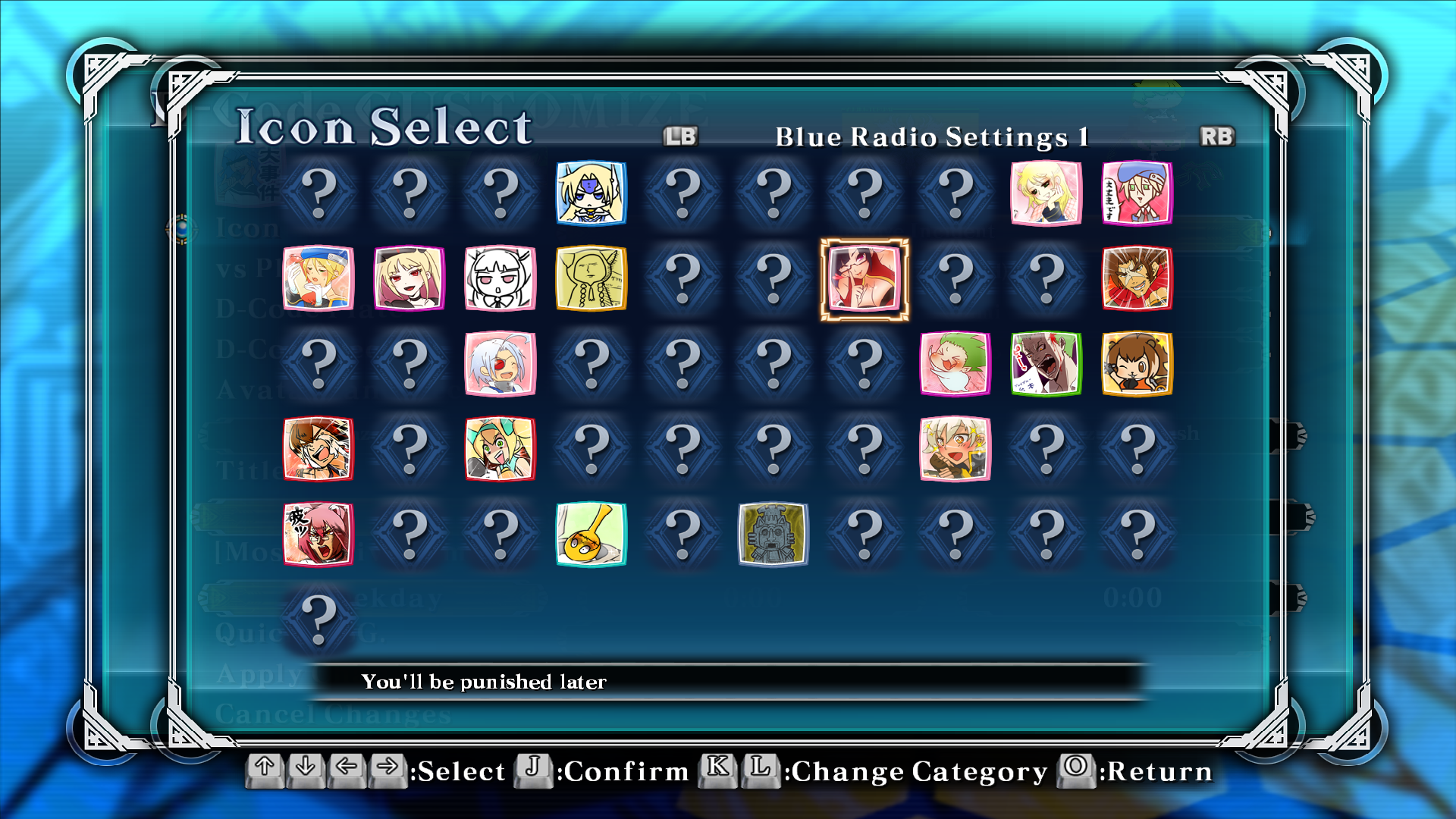Pick the teal-haired girl with headphones icon
The image size is (1456, 819).
500,449
